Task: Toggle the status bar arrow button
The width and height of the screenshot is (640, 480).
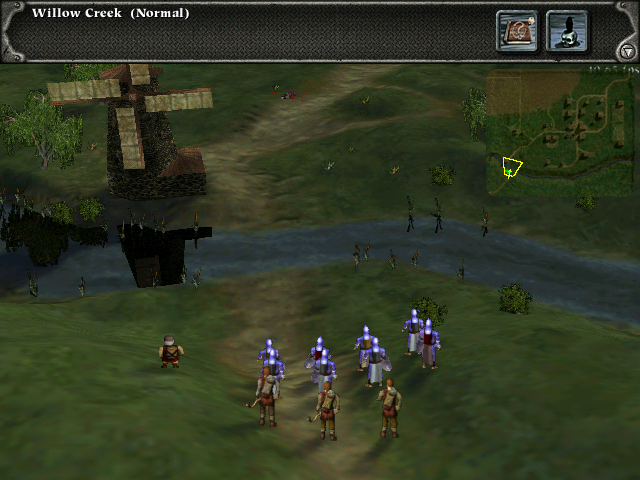Action: click(627, 51)
